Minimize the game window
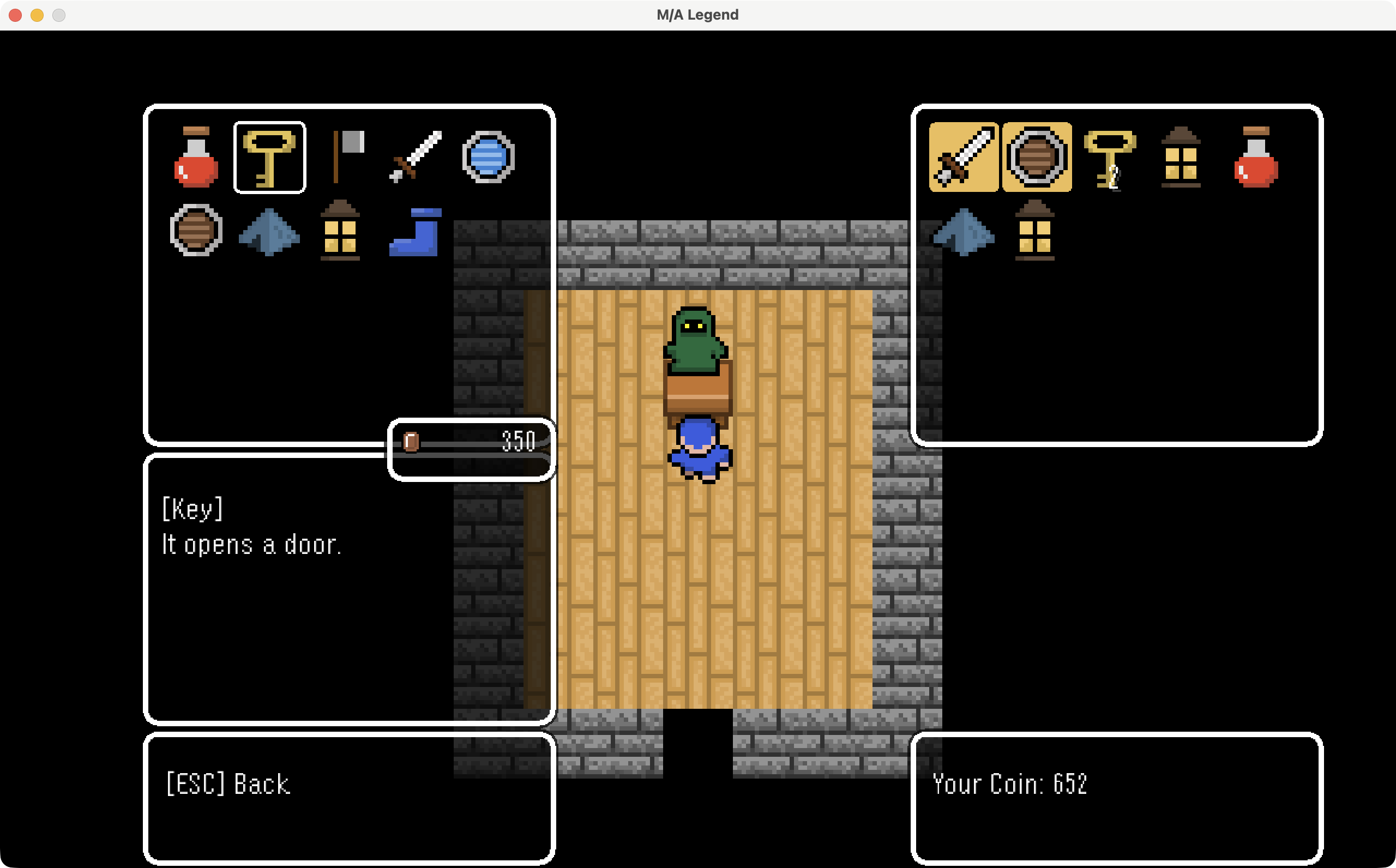The image size is (1396, 868). tap(37, 15)
